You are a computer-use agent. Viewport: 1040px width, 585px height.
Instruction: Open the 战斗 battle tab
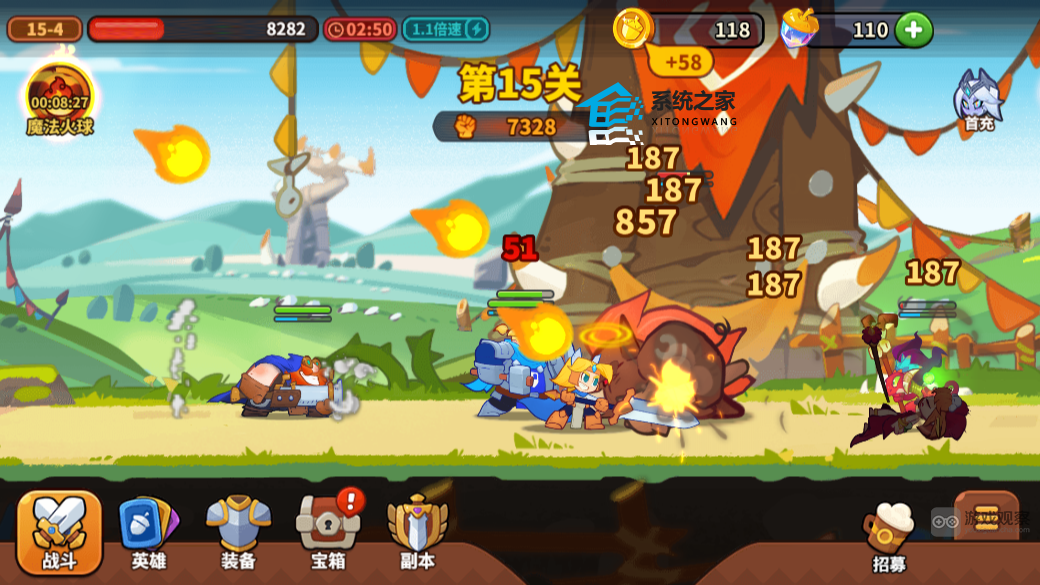pos(60,532)
